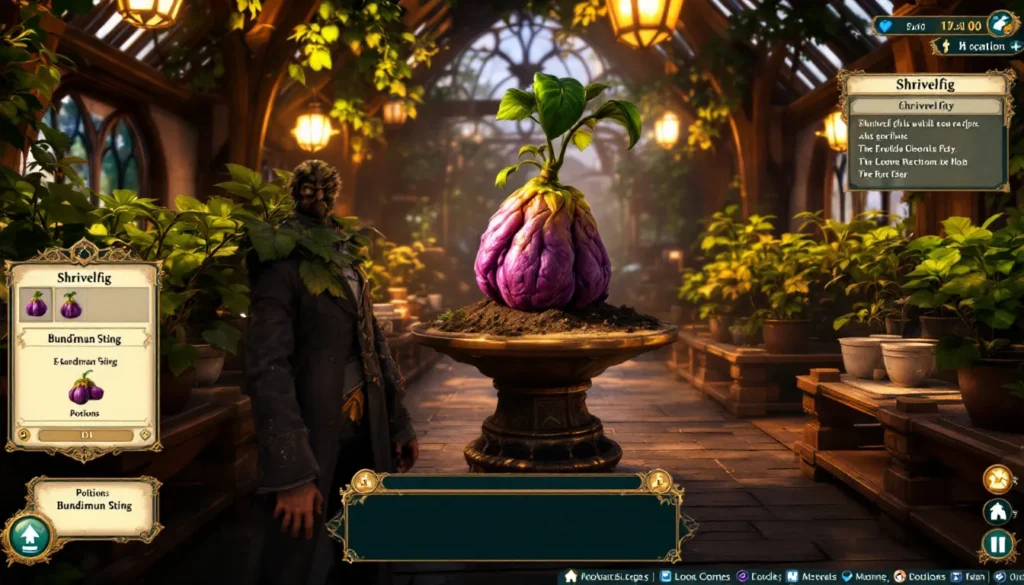This screenshot has height=585, width=1024.
Task: Select the Shrivelfig subheading in info panel
Action: click(924, 106)
